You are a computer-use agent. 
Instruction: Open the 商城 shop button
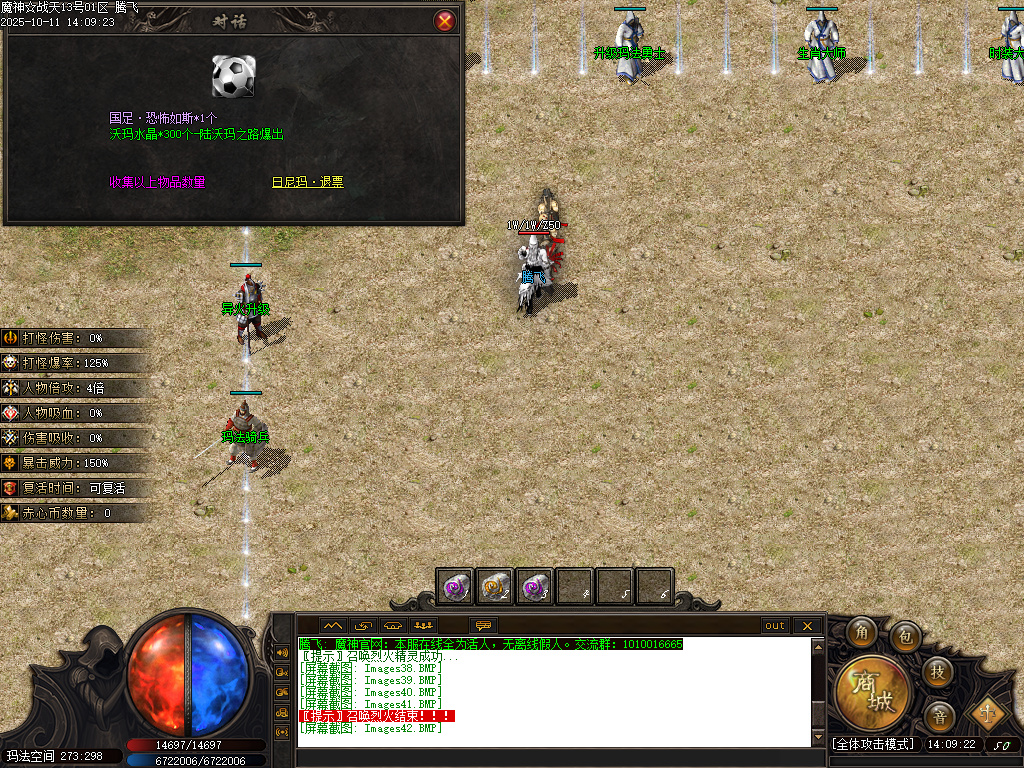pyautogui.click(x=873, y=690)
